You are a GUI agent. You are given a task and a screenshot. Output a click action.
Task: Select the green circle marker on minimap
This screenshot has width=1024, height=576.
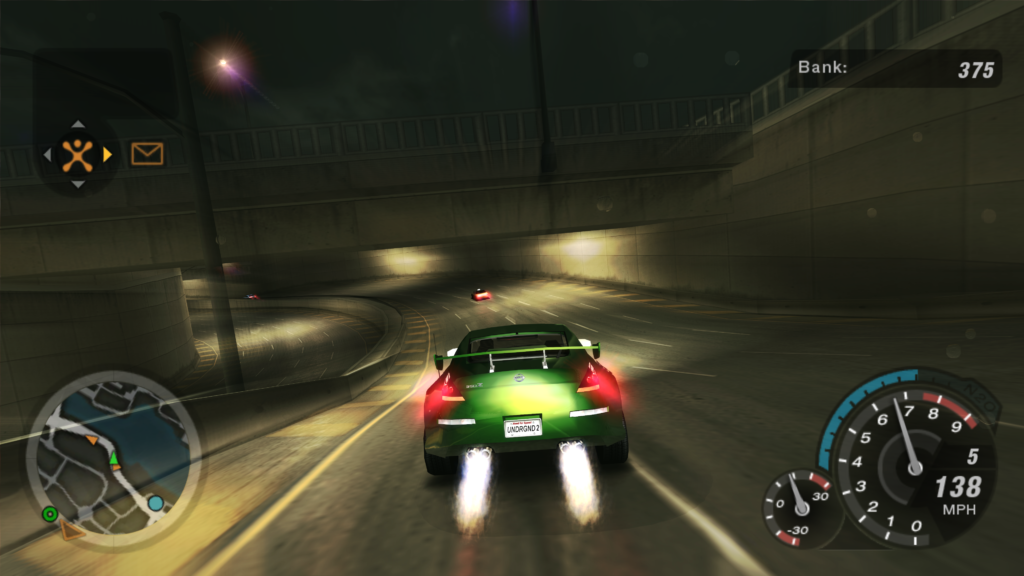[x=49, y=514]
